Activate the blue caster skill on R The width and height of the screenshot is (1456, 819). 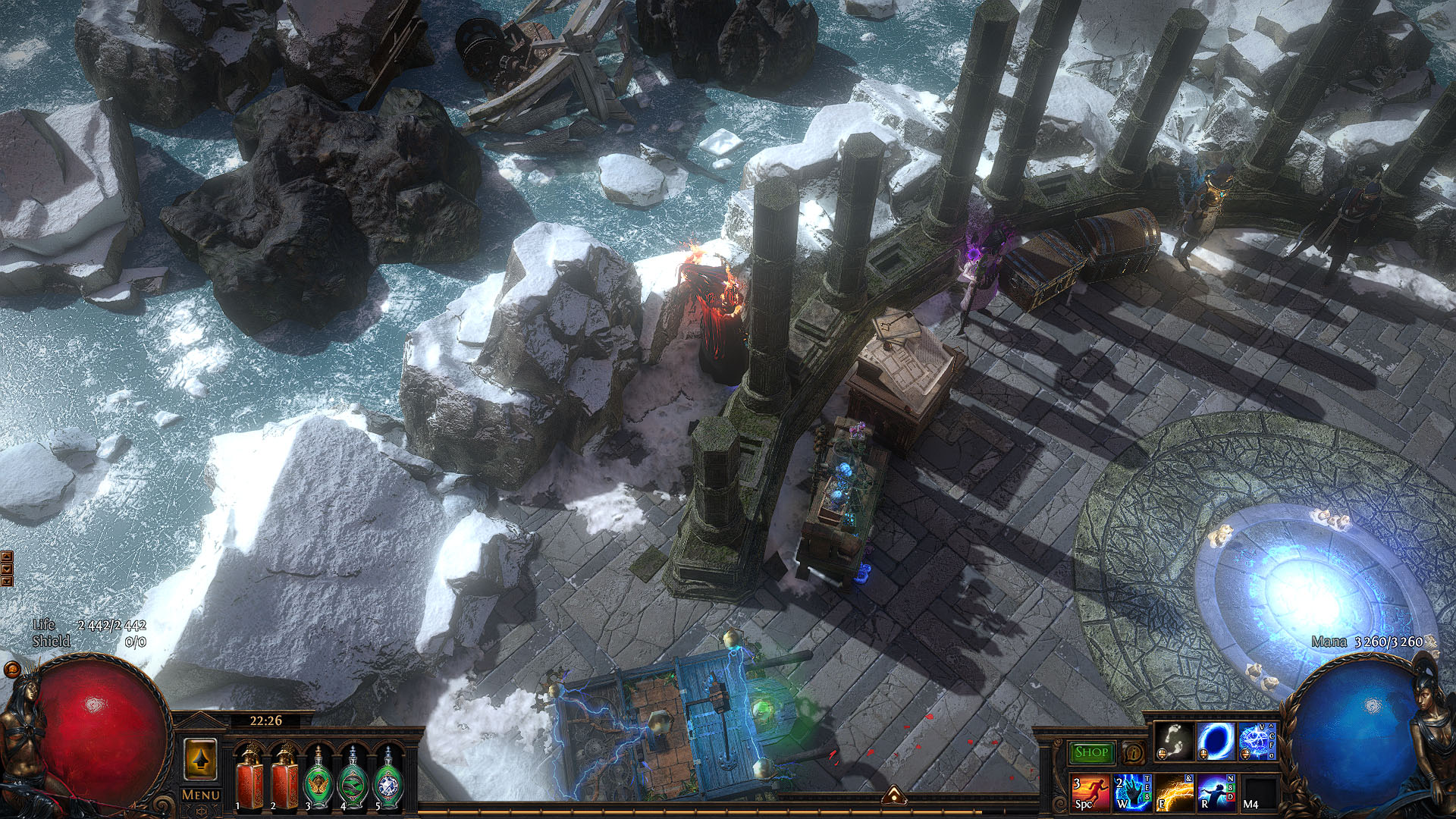[x=1215, y=792]
